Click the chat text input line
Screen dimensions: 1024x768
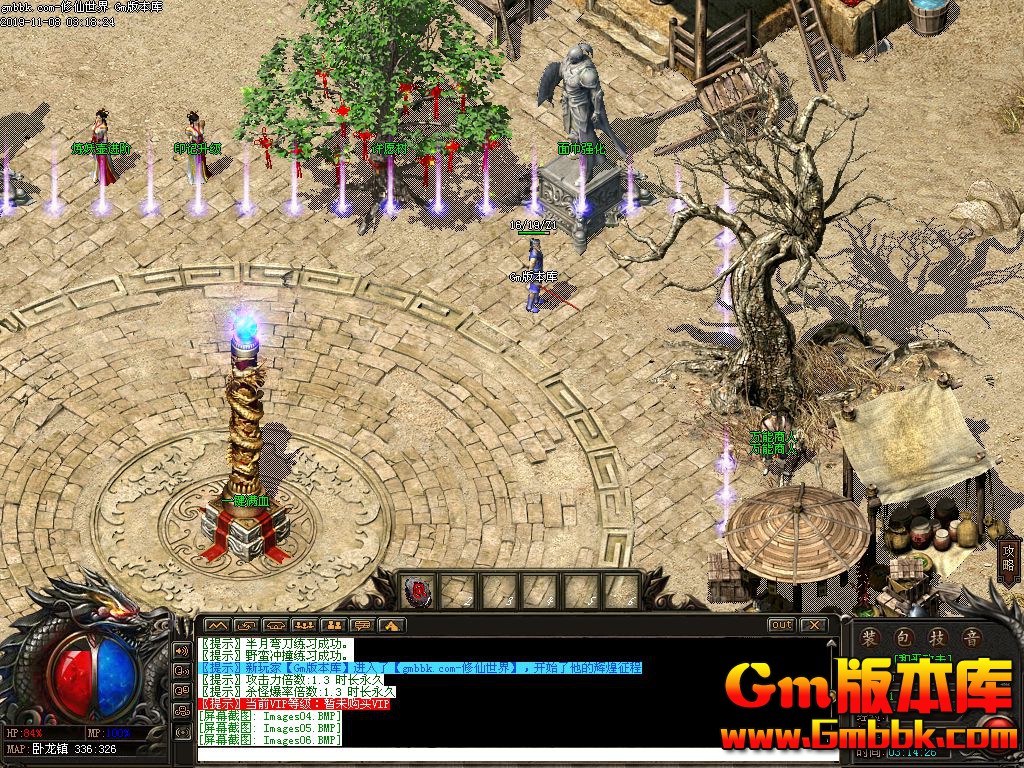coord(500,754)
